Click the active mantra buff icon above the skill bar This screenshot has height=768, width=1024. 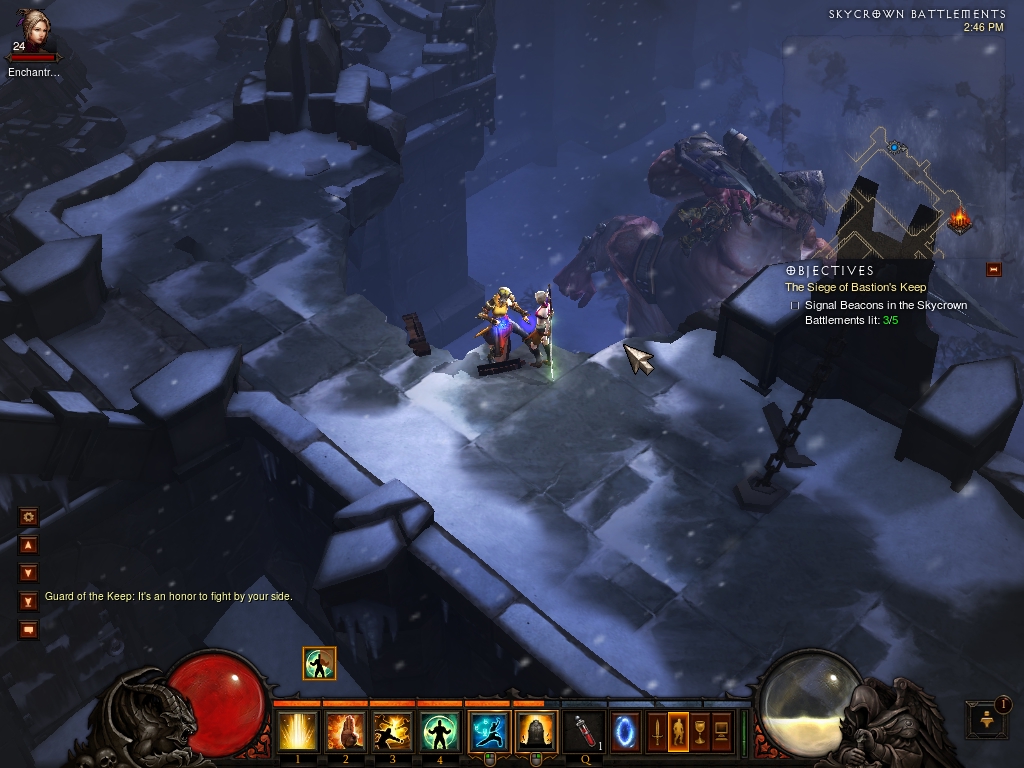point(319,663)
